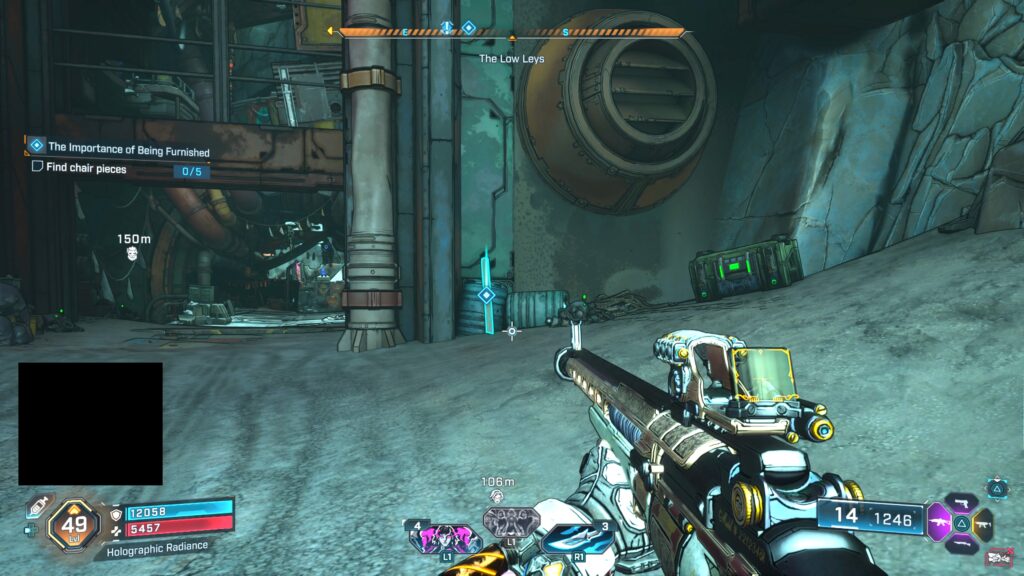The image size is (1024, 576).
Task: Choose the gold-bordered weapon slot on the right
Action: coord(982,522)
